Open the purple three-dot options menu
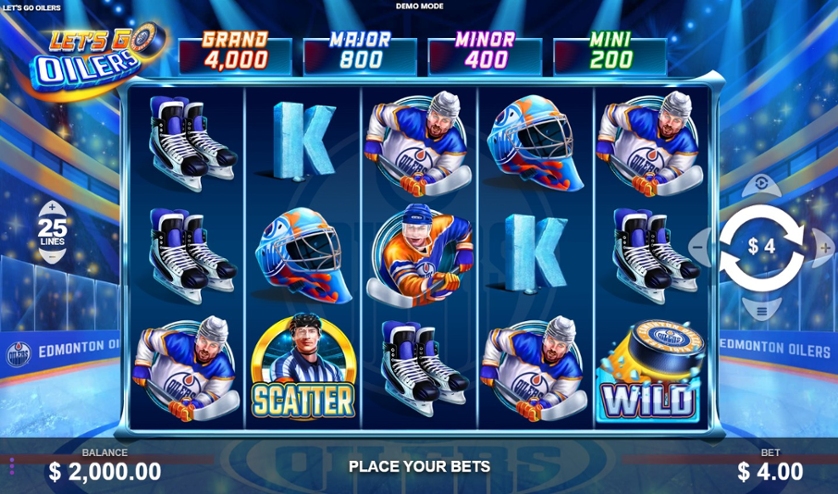 [12, 467]
